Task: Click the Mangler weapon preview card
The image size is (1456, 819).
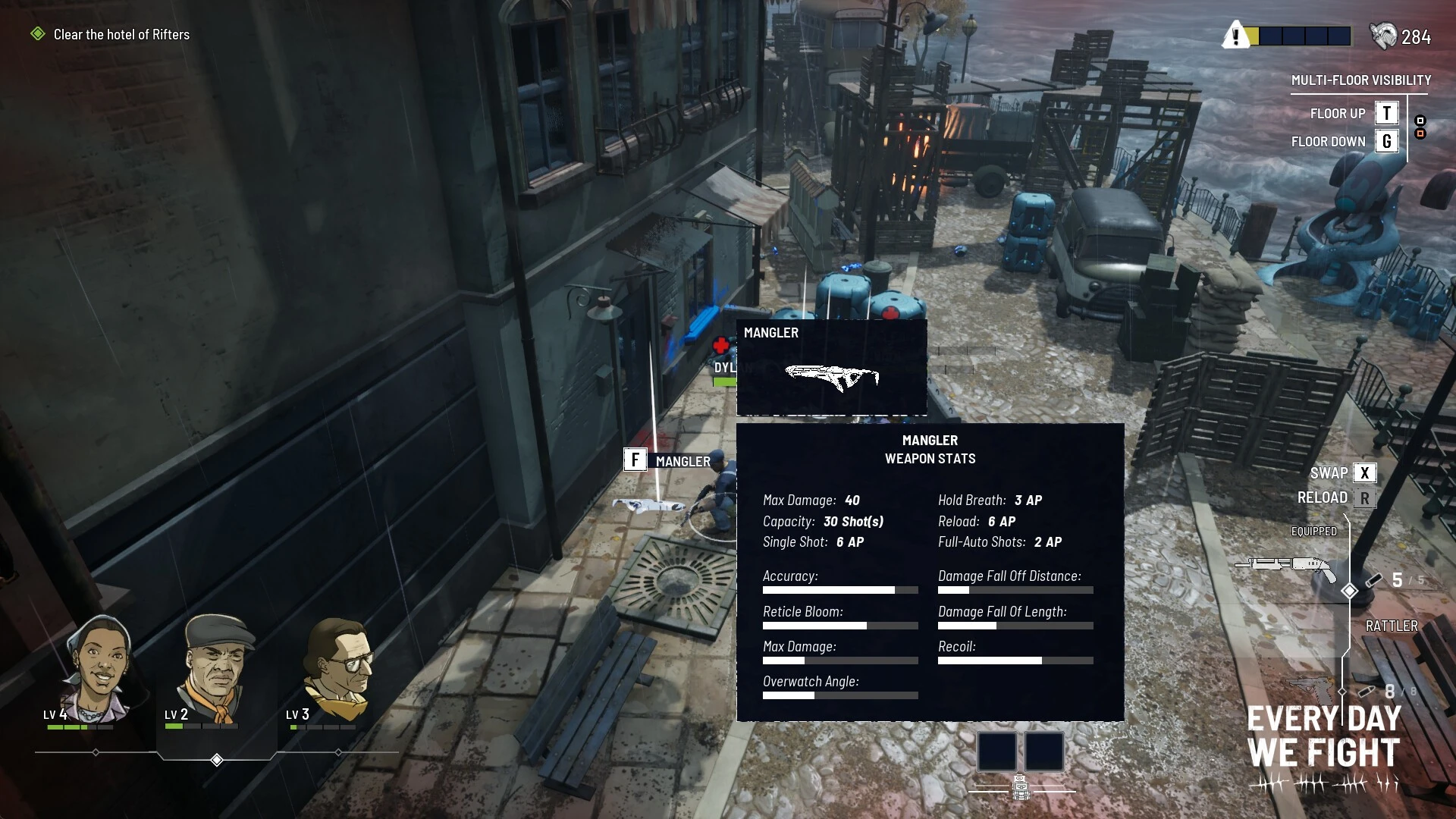Action: point(831,368)
